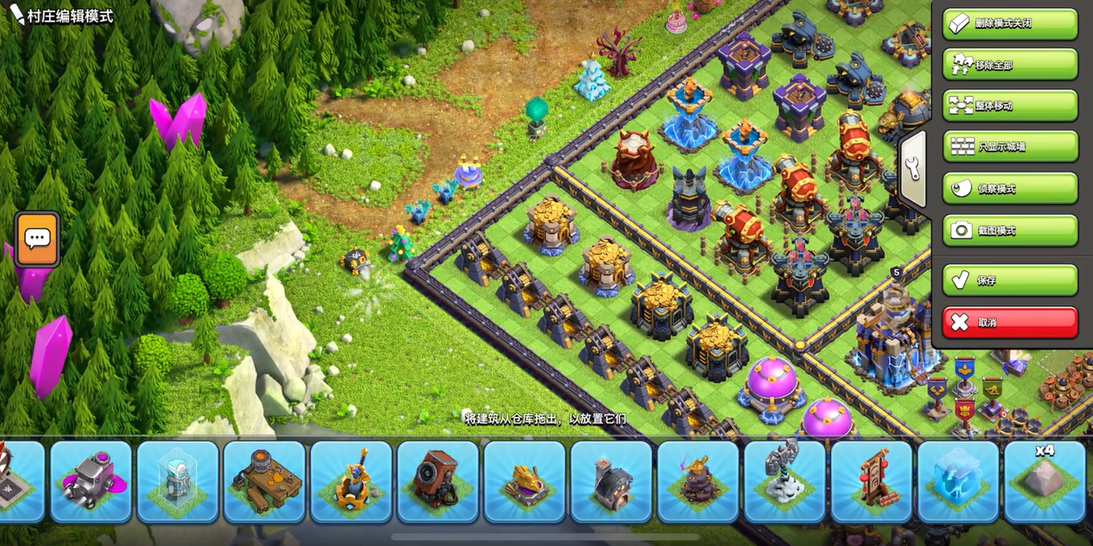
Task: Cancel layout editing with red 取消 button
Action: pyautogui.click(x=1010, y=323)
